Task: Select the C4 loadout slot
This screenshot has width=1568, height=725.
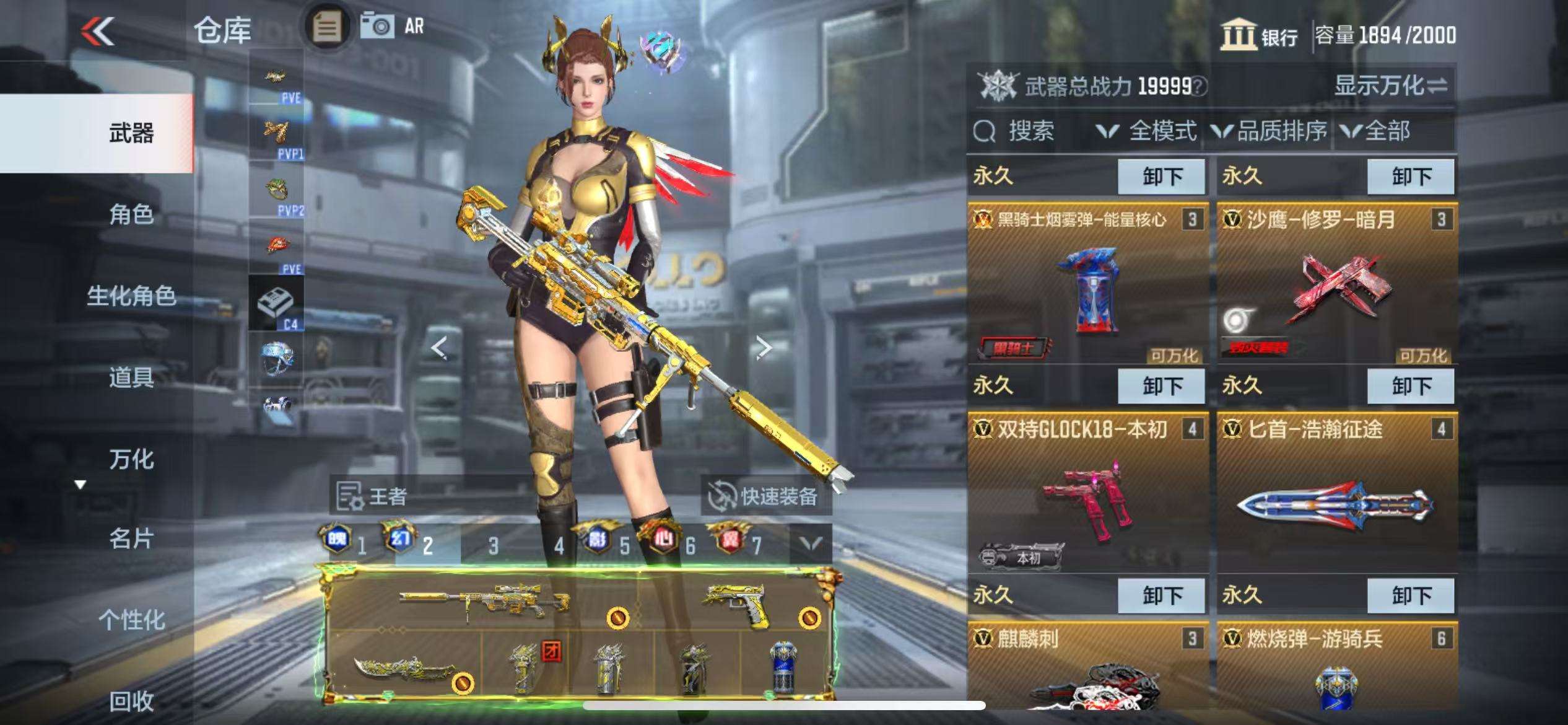Action: point(276,304)
